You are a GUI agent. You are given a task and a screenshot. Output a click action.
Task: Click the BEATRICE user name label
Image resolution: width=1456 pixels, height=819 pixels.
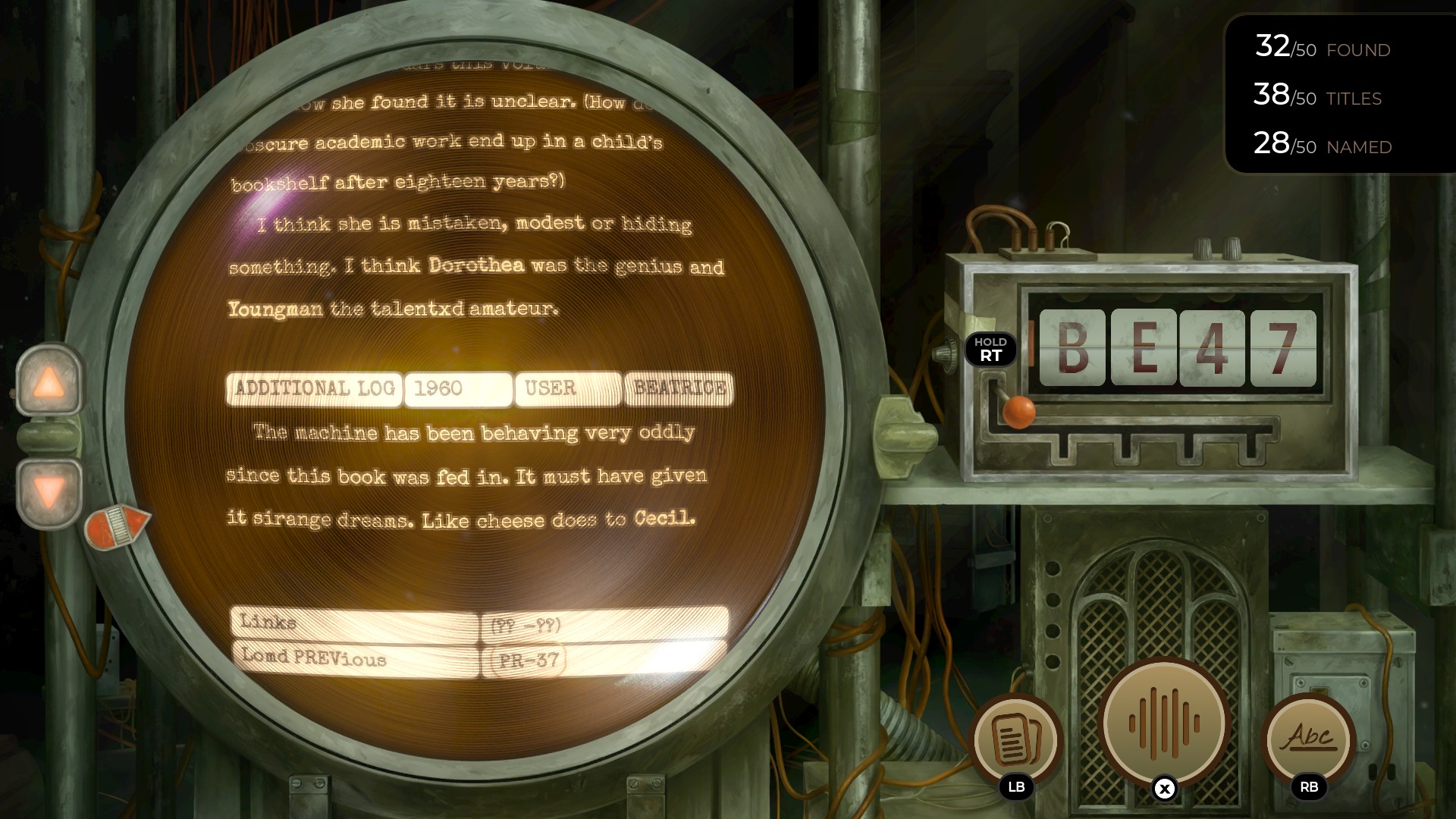[x=677, y=389]
